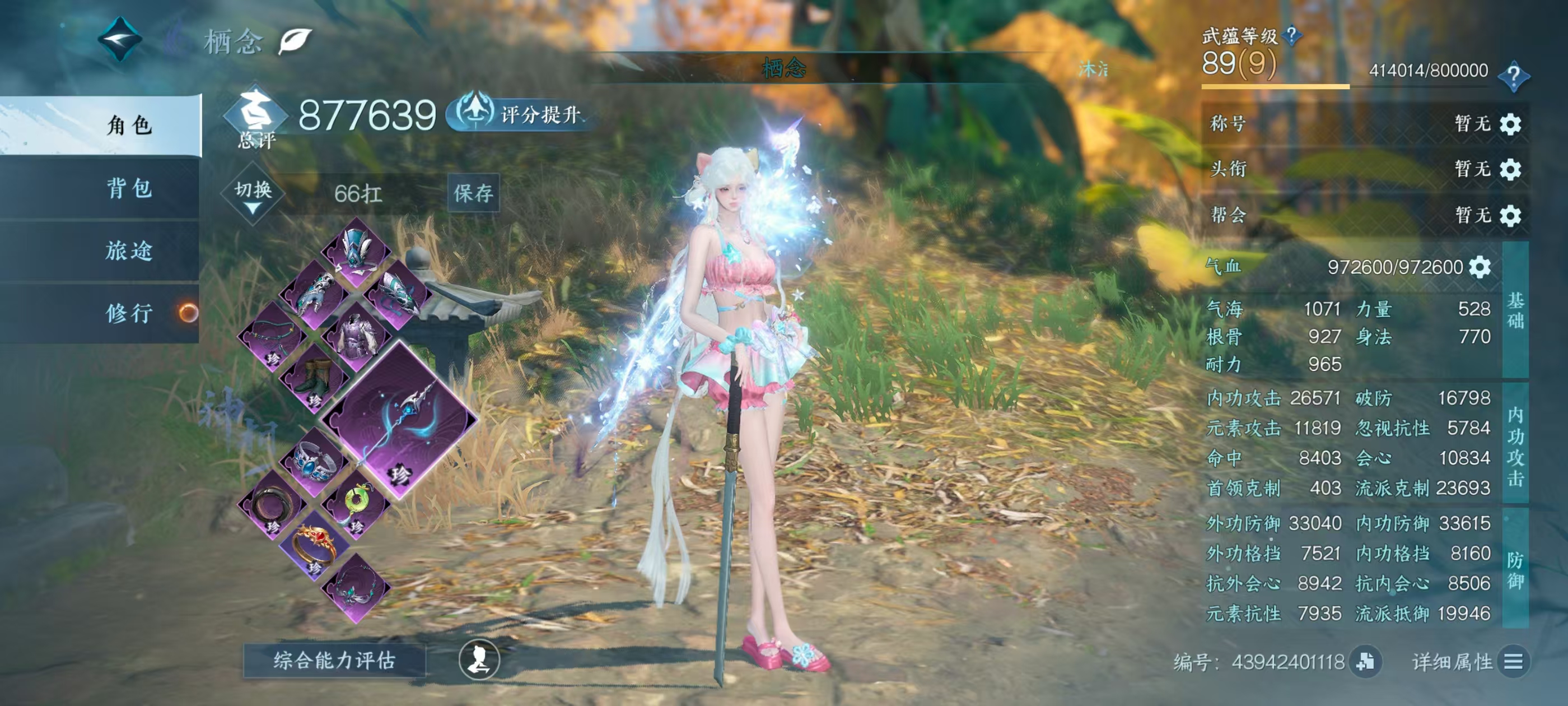Click the character pose round icon
Screen dimensions: 1568x706
coord(479,659)
